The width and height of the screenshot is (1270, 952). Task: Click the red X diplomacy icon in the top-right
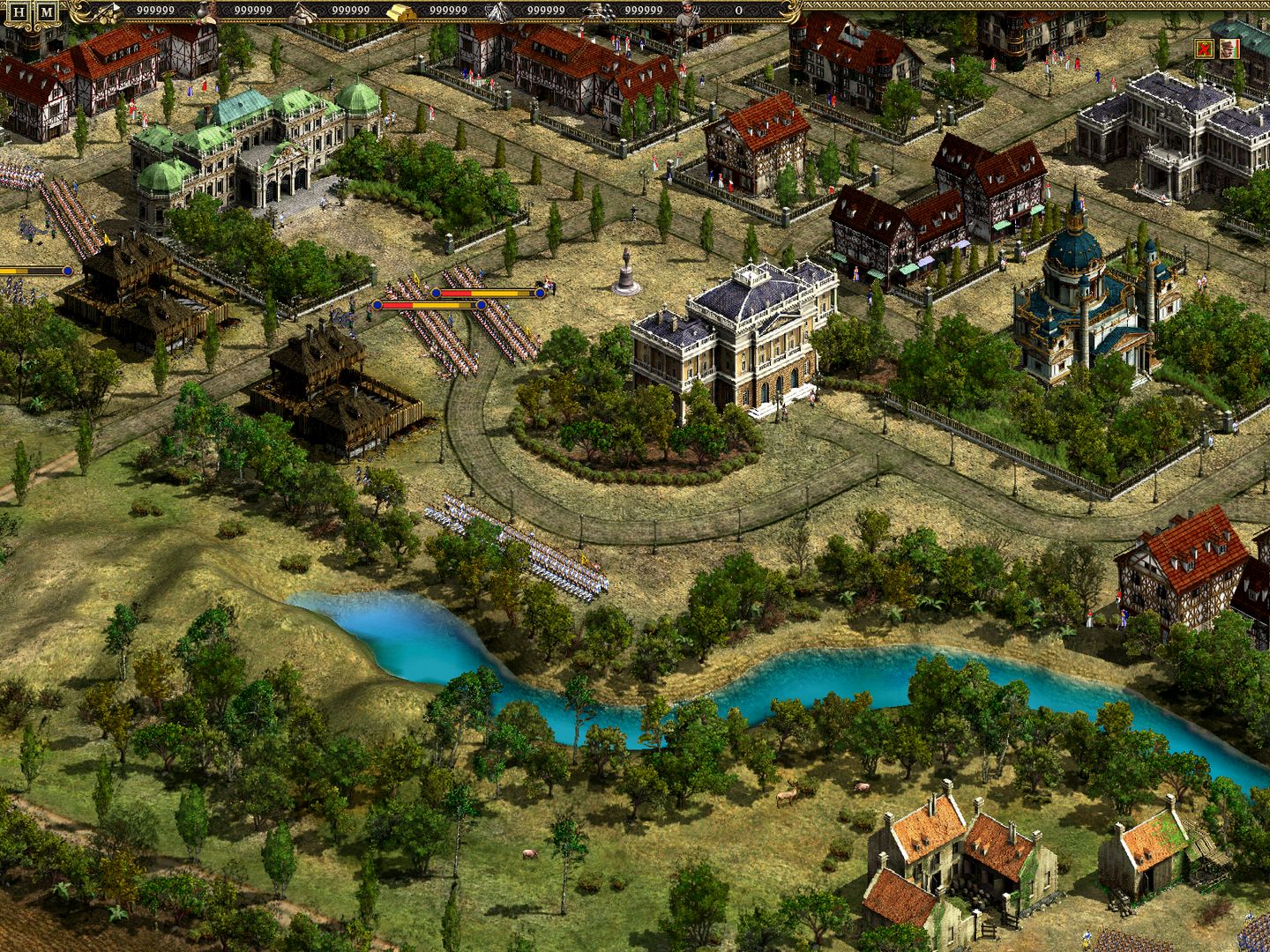pos(1204,48)
